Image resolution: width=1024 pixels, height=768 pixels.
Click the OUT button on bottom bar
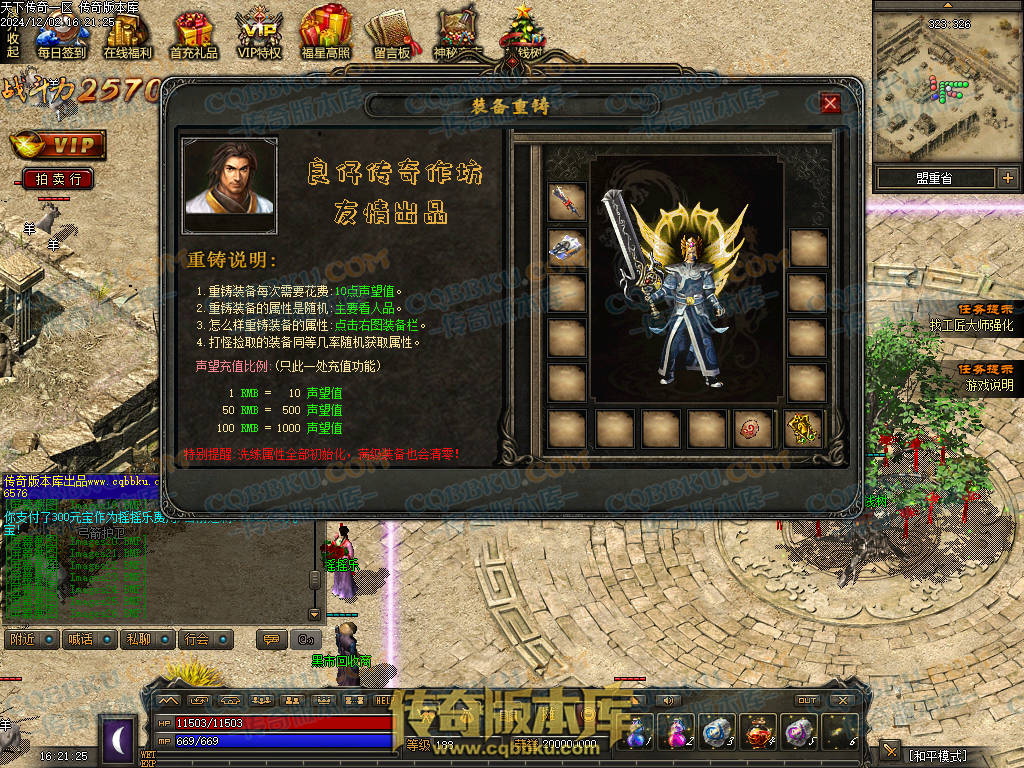point(807,700)
